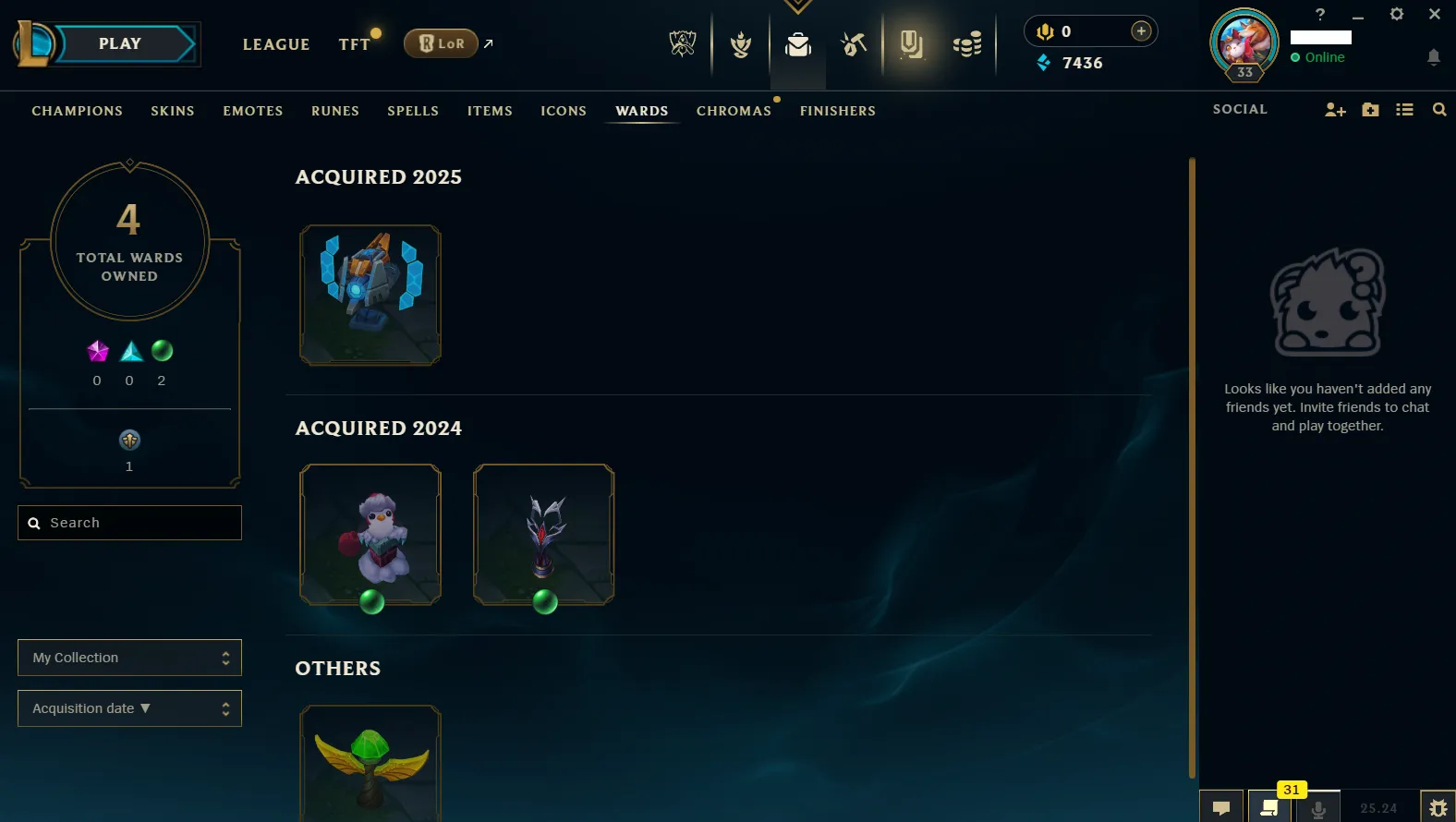Screen dimensions: 1456x822
Task: Open the Loot crafting hammer icon
Action: 852,42
